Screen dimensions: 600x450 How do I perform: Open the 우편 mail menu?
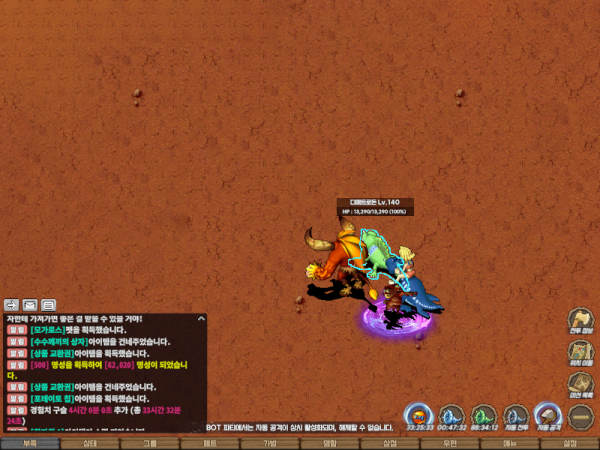tap(450, 443)
